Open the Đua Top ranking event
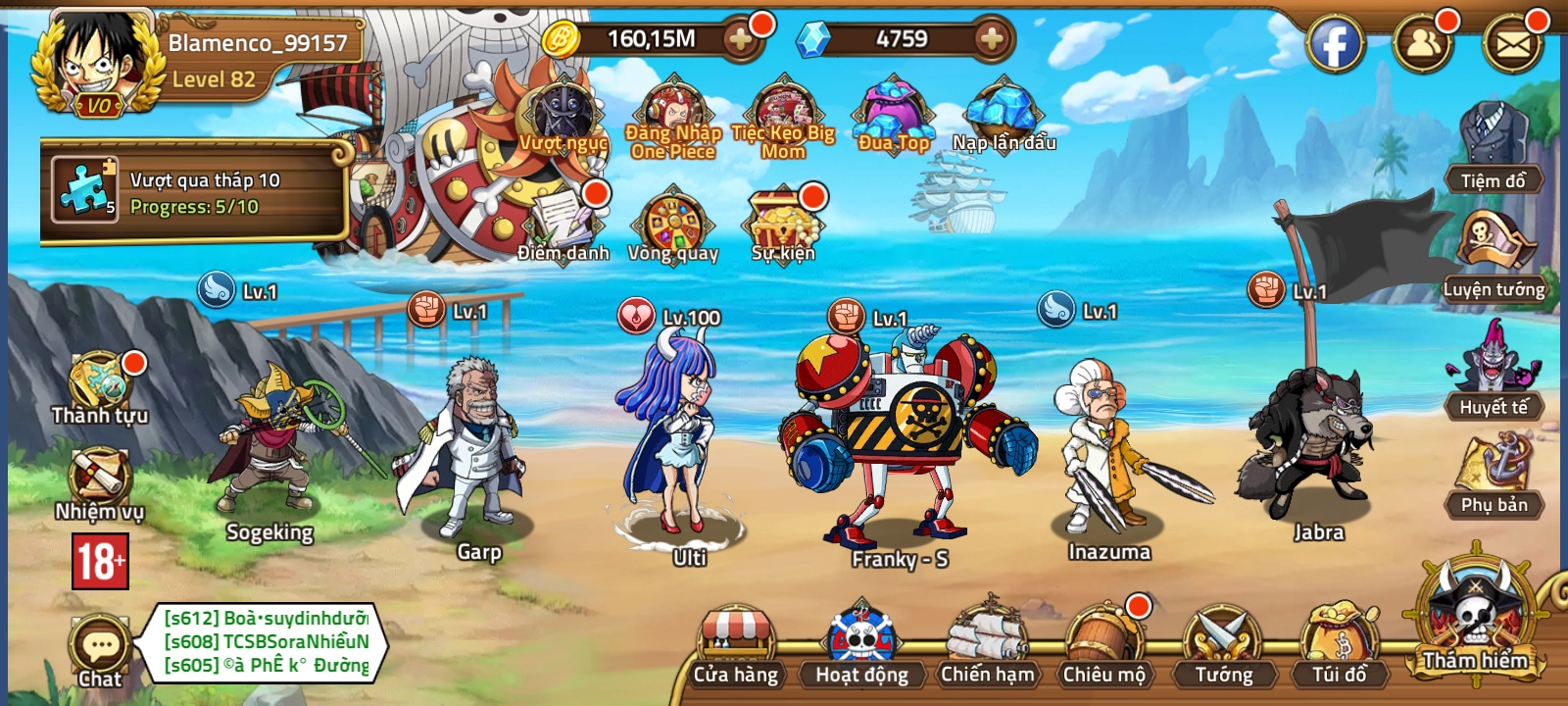 pyautogui.click(x=894, y=113)
